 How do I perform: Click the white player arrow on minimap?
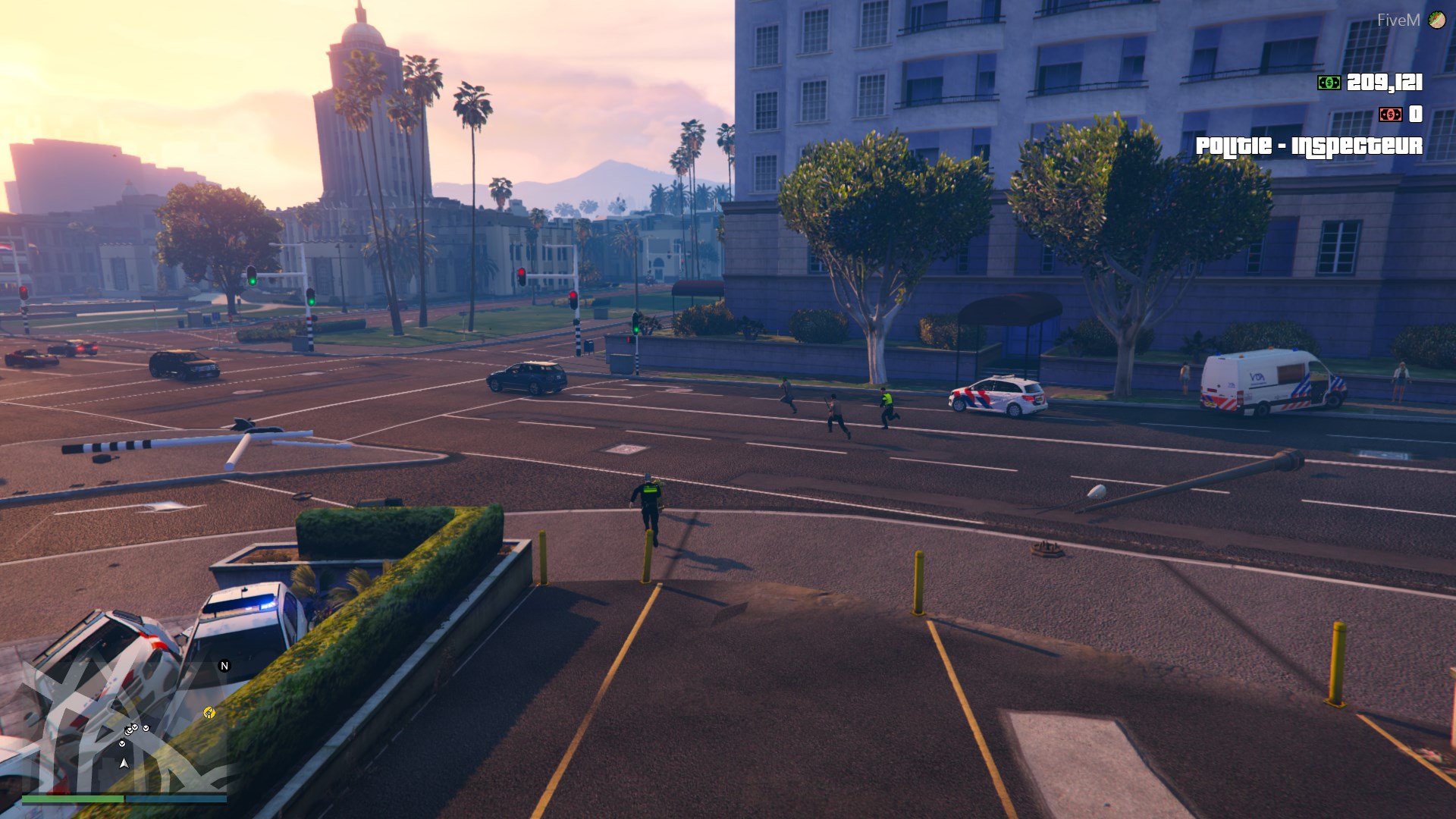124,763
